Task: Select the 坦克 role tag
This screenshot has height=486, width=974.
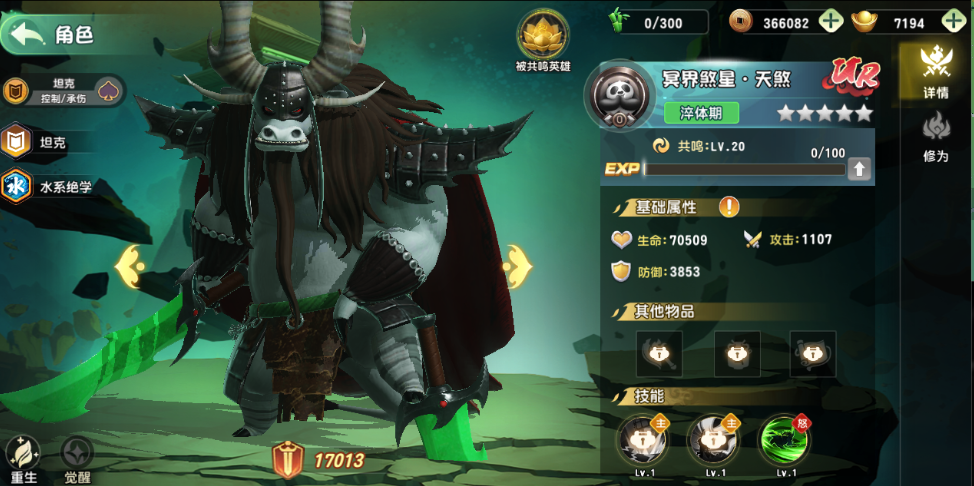Action: (x=36, y=142)
